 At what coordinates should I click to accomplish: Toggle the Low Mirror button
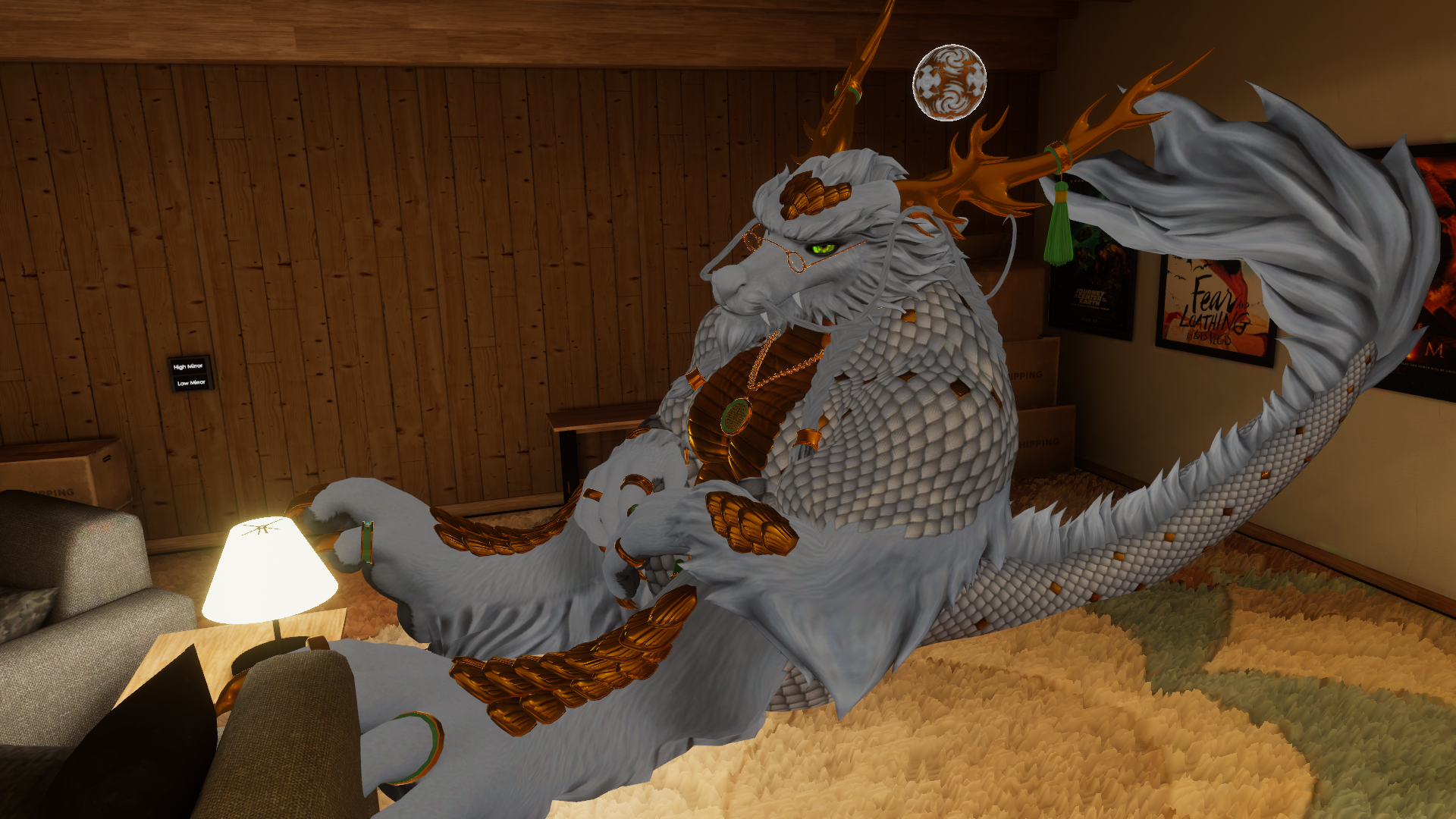[191, 383]
